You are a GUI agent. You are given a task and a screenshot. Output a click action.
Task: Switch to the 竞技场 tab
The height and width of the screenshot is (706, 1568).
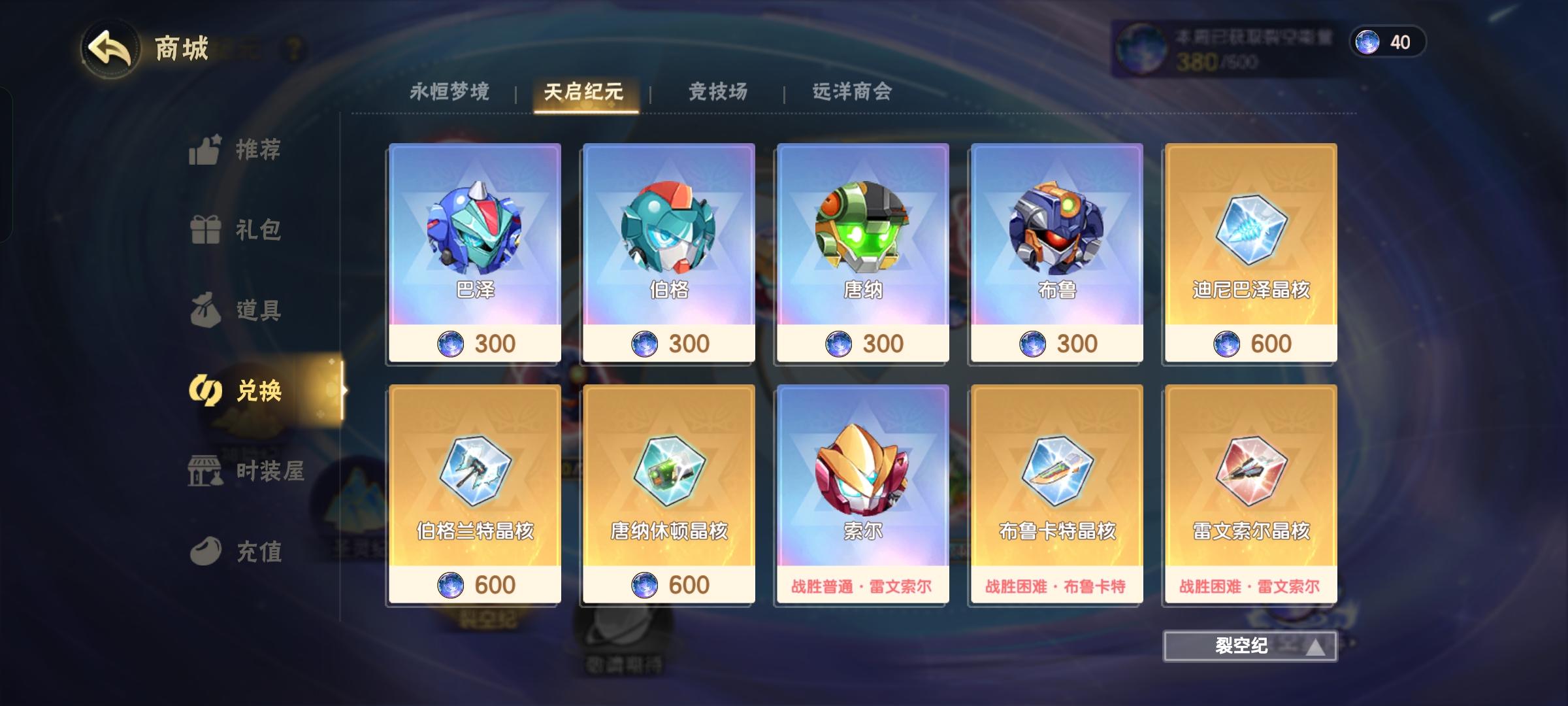(x=718, y=92)
